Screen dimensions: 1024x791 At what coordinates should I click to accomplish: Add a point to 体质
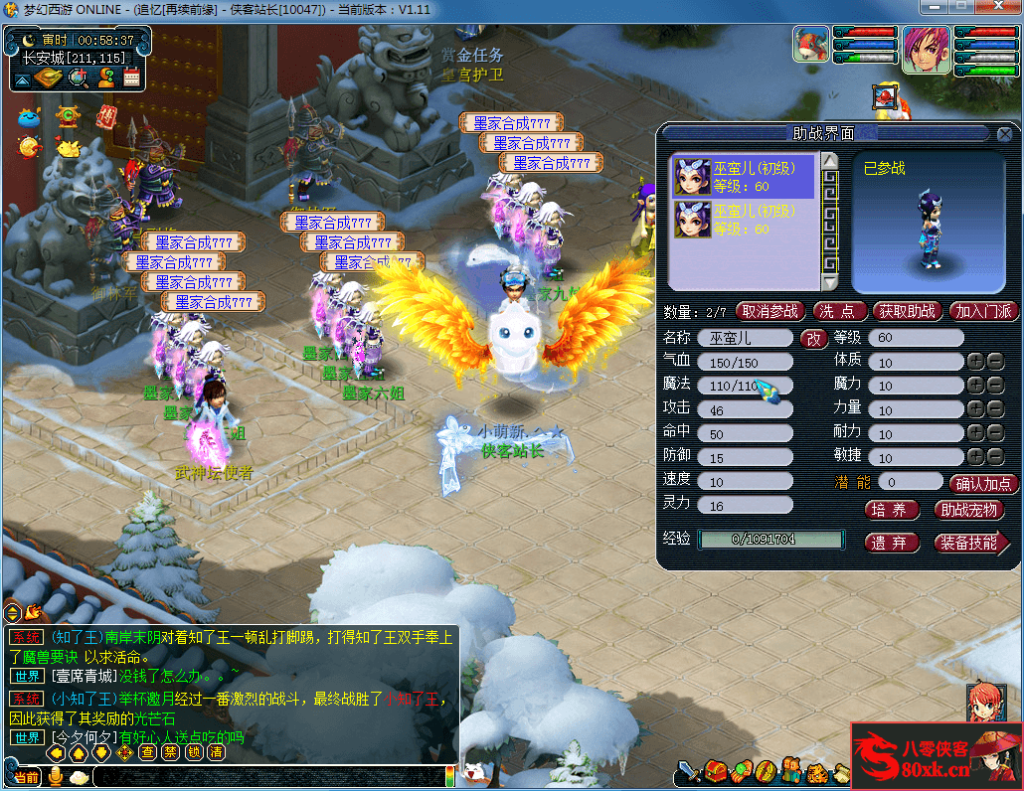pyautogui.click(x=976, y=361)
